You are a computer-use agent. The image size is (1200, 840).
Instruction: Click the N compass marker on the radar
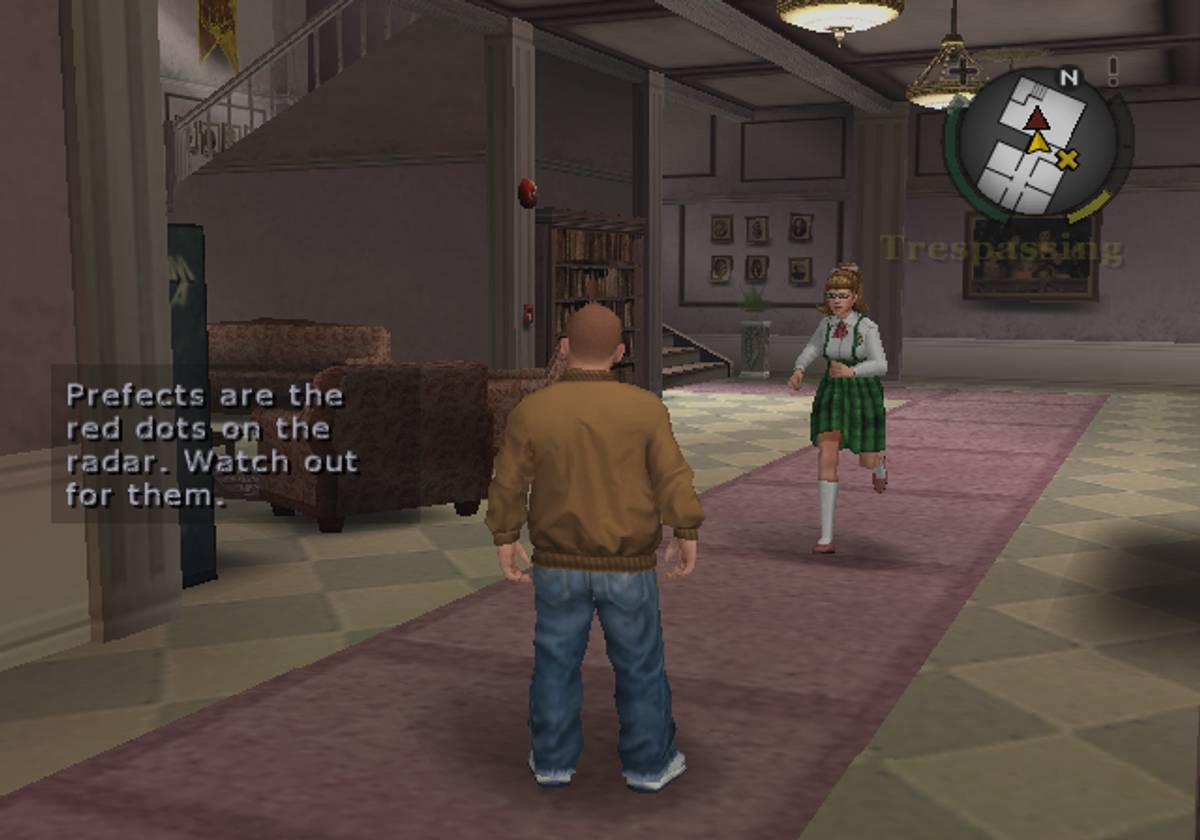coord(1068,77)
